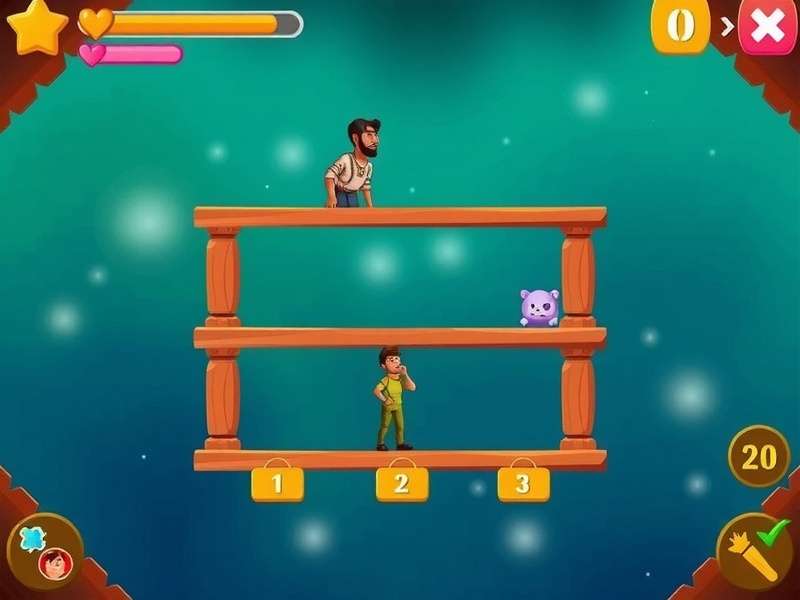The width and height of the screenshot is (800, 600).
Task: Select the yellow tag numbered 2
Action: point(402,484)
